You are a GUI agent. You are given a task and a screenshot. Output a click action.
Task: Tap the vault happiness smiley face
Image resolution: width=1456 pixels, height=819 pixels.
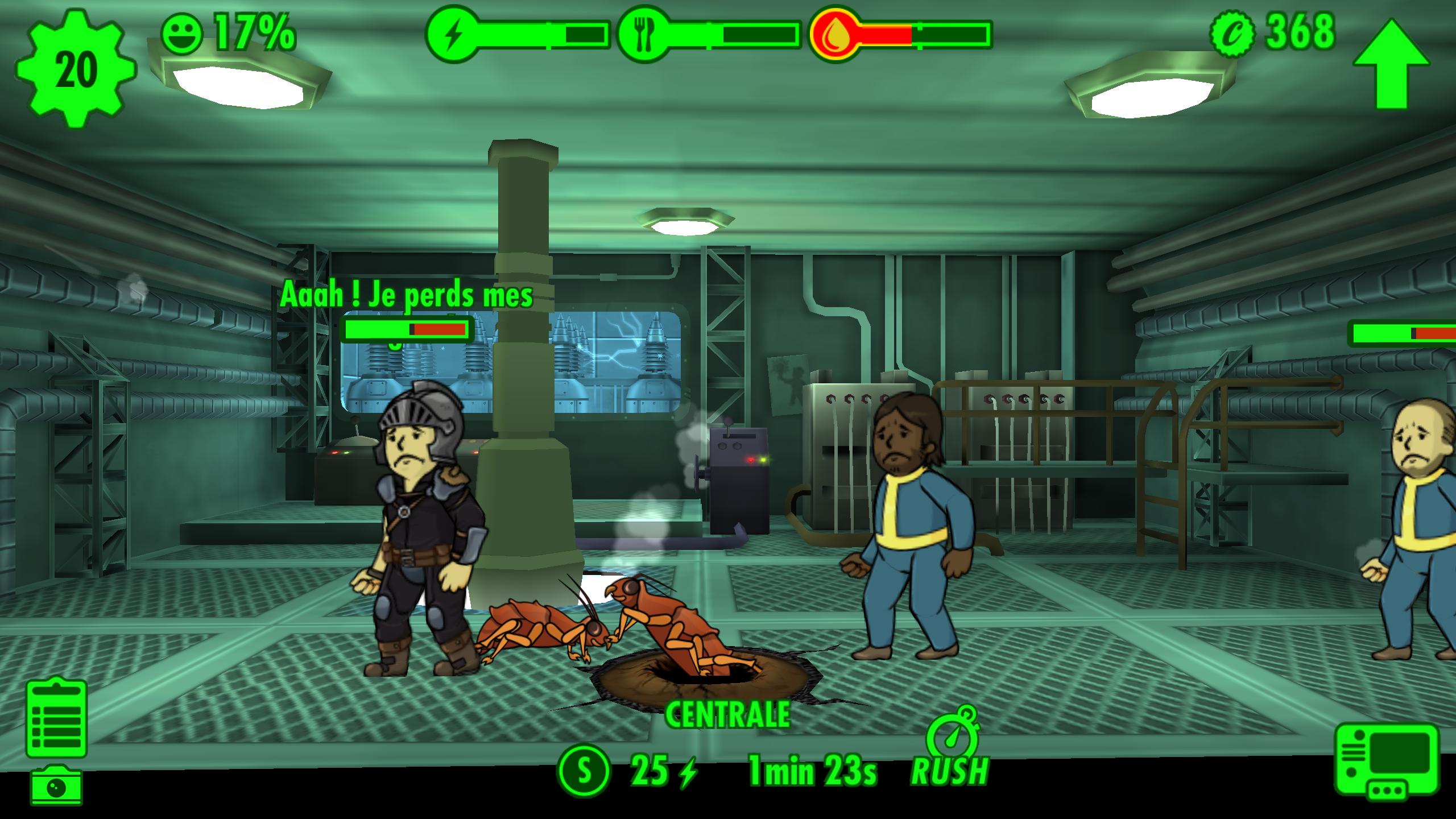[182, 34]
